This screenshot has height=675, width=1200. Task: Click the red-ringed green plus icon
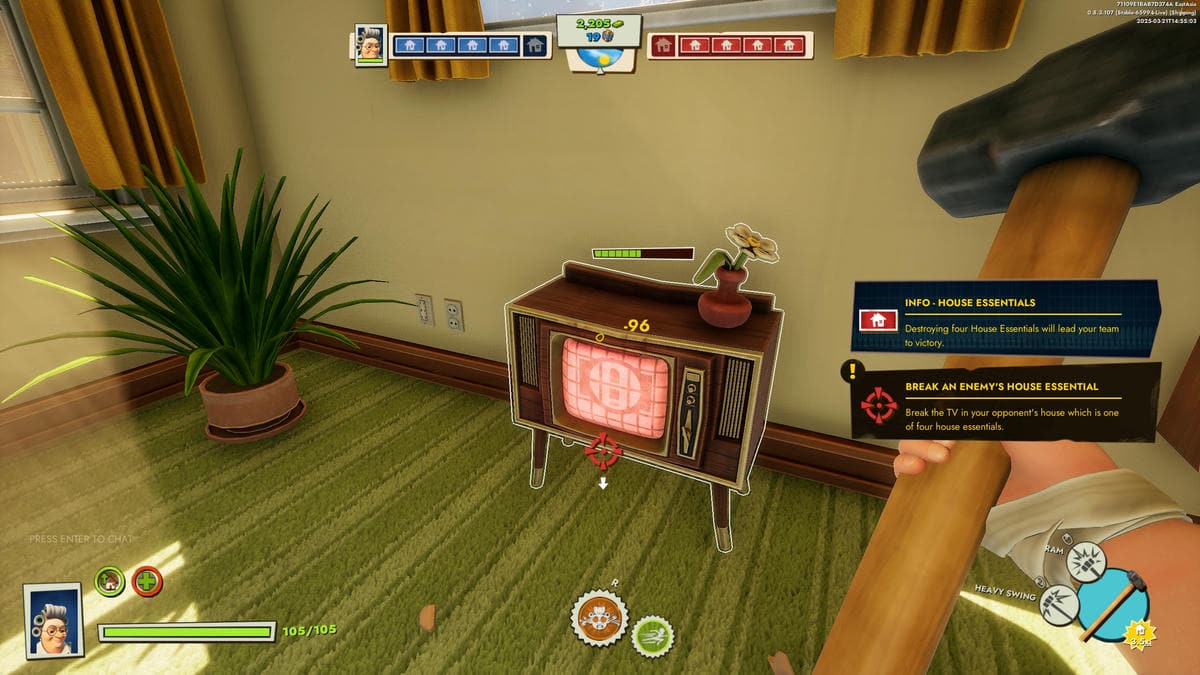tap(147, 581)
